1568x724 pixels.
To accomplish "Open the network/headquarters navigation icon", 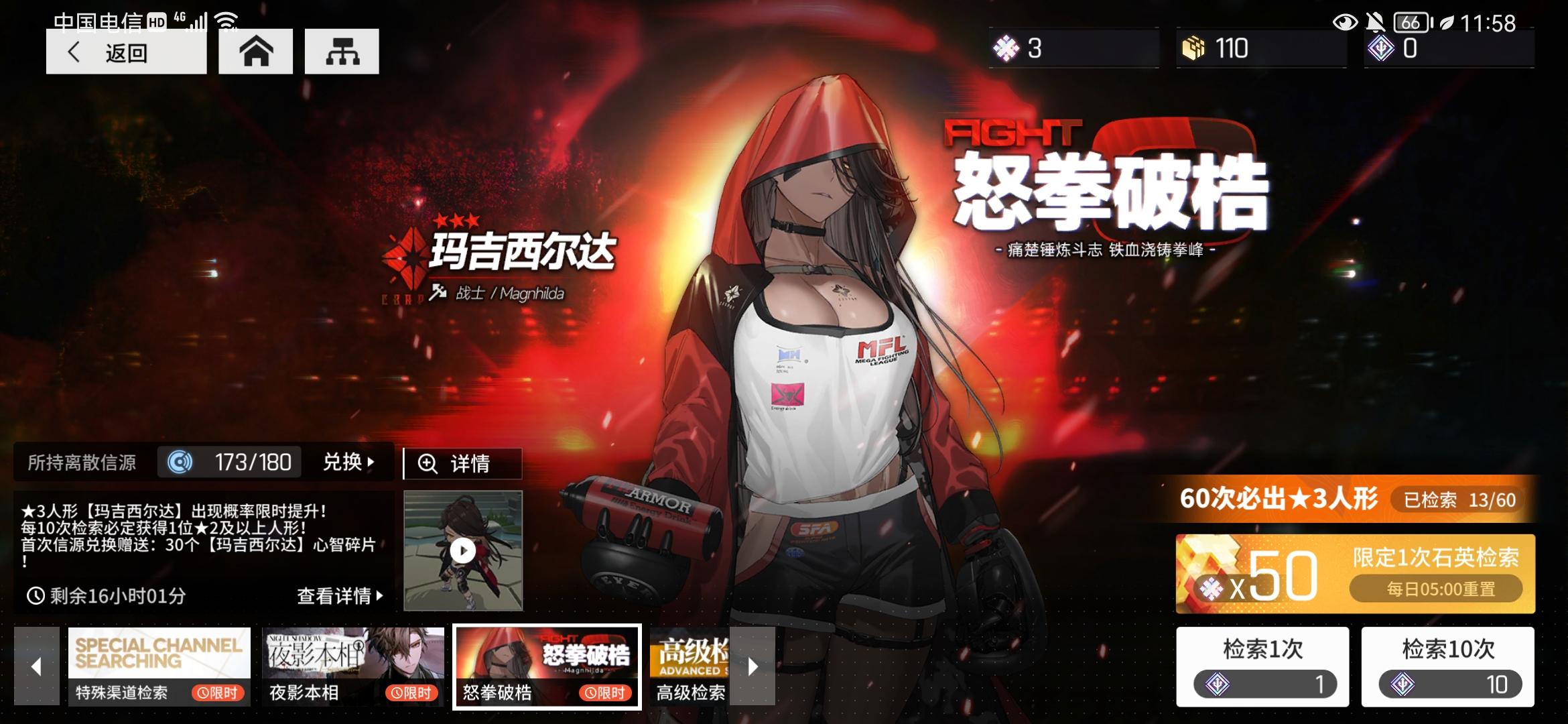I will pos(342,51).
